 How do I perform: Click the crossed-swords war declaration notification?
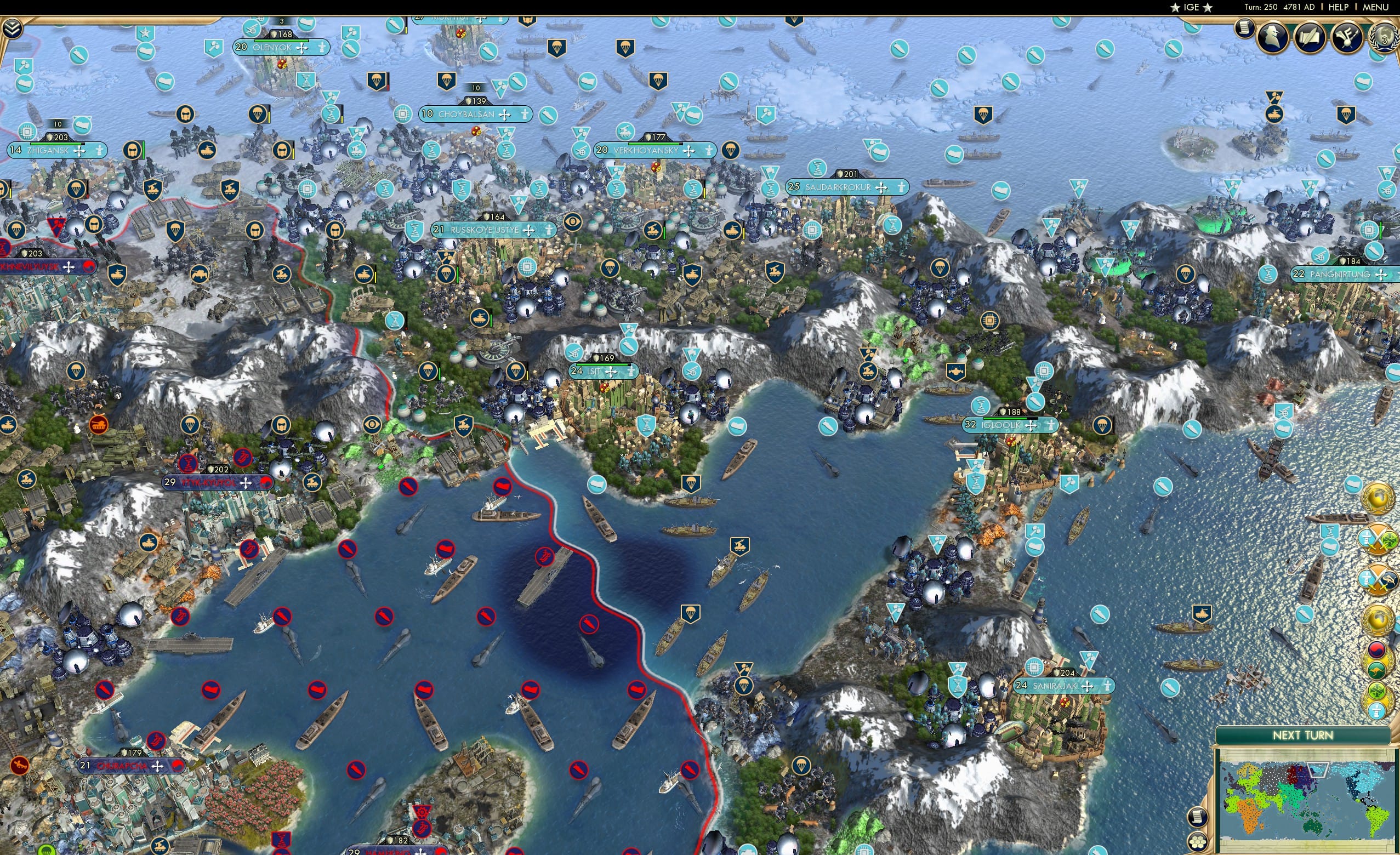point(1377,538)
